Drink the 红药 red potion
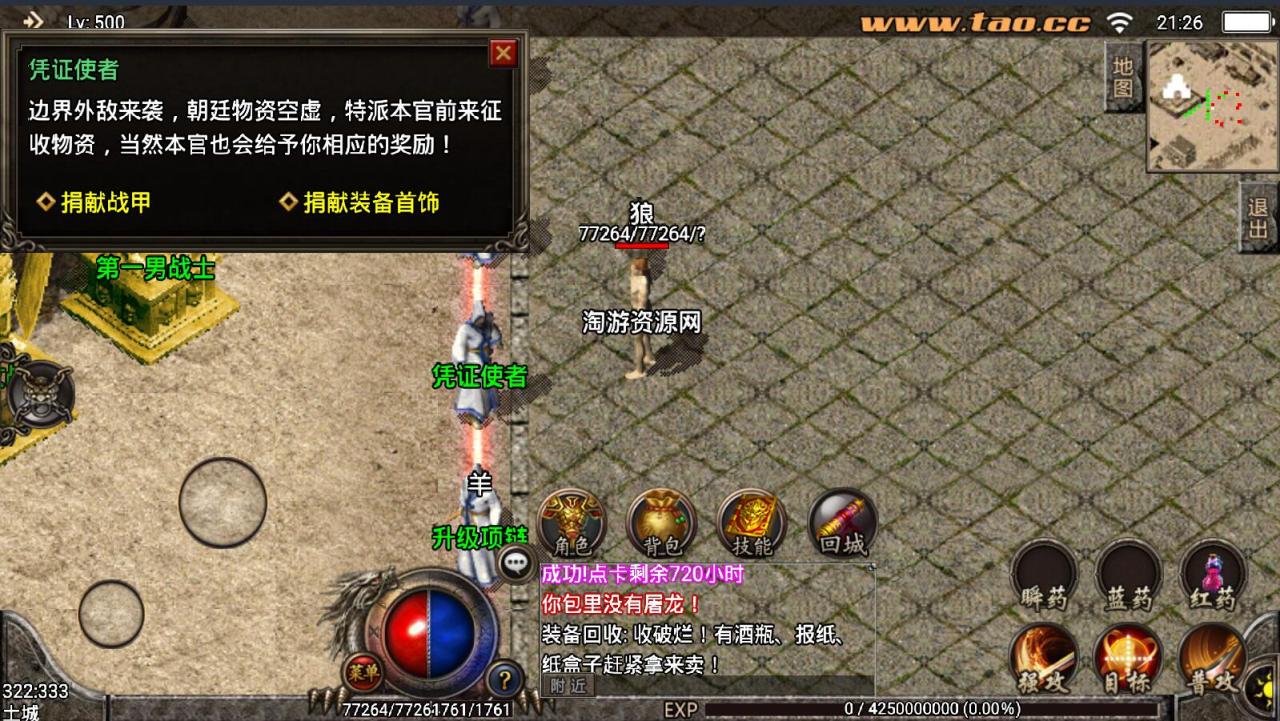1280x721 pixels. tap(1211, 577)
